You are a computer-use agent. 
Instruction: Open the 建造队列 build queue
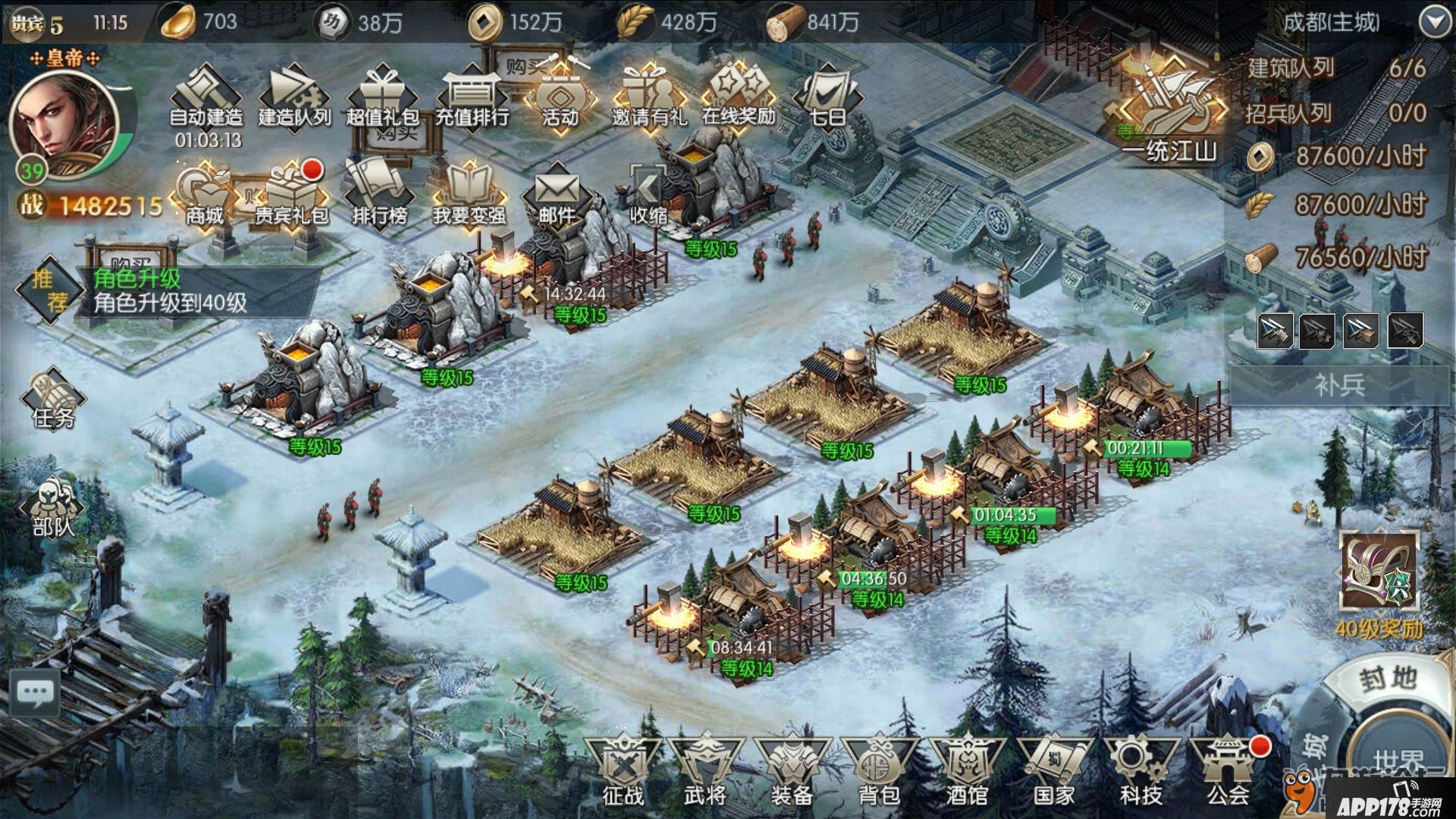pyautogui.click(x=294, y=97)
